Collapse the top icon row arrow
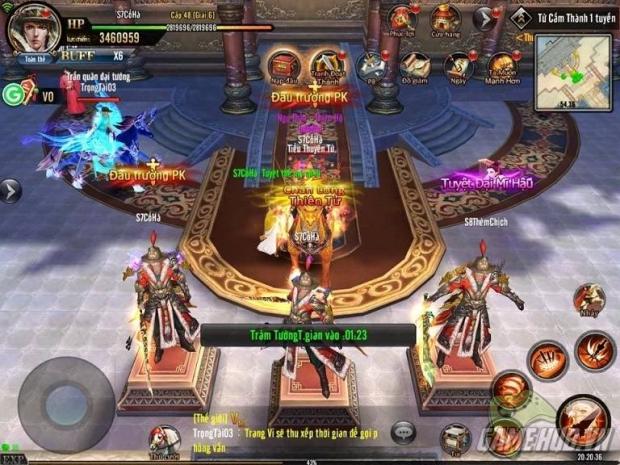 click(485, 17)
